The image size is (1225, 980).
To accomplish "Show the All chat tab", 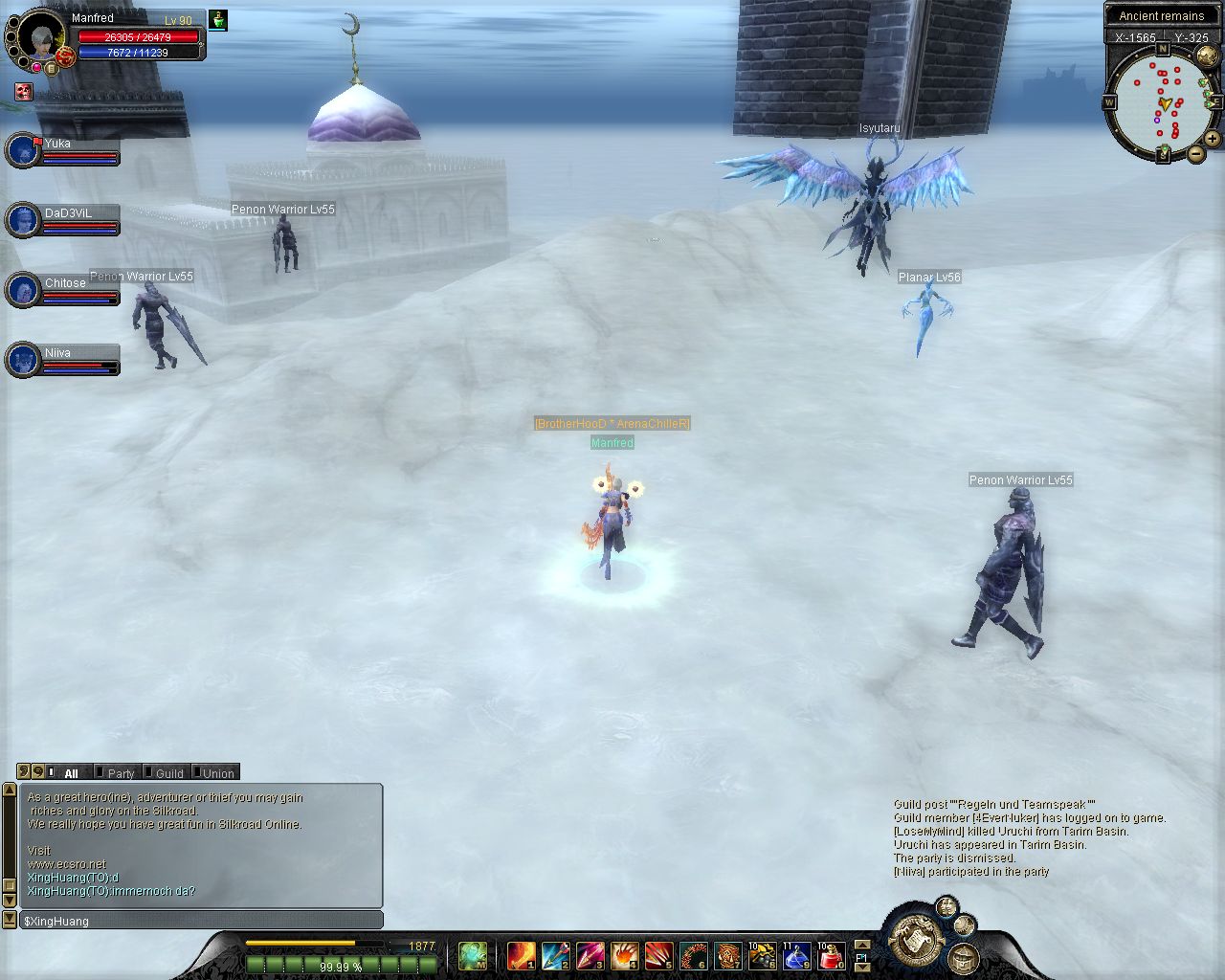I will [71, 773].
